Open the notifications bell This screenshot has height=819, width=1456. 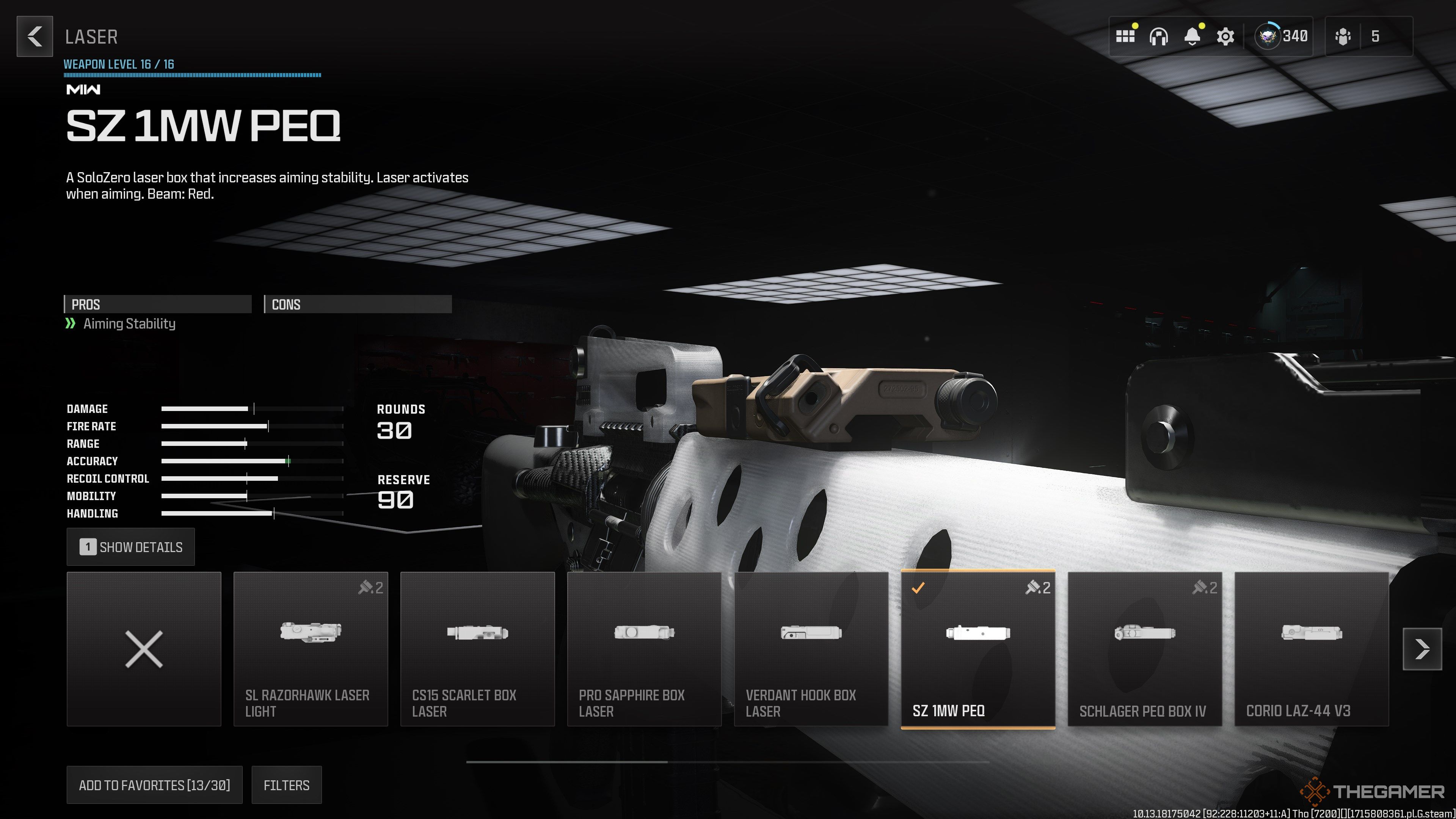(1191, 37)
